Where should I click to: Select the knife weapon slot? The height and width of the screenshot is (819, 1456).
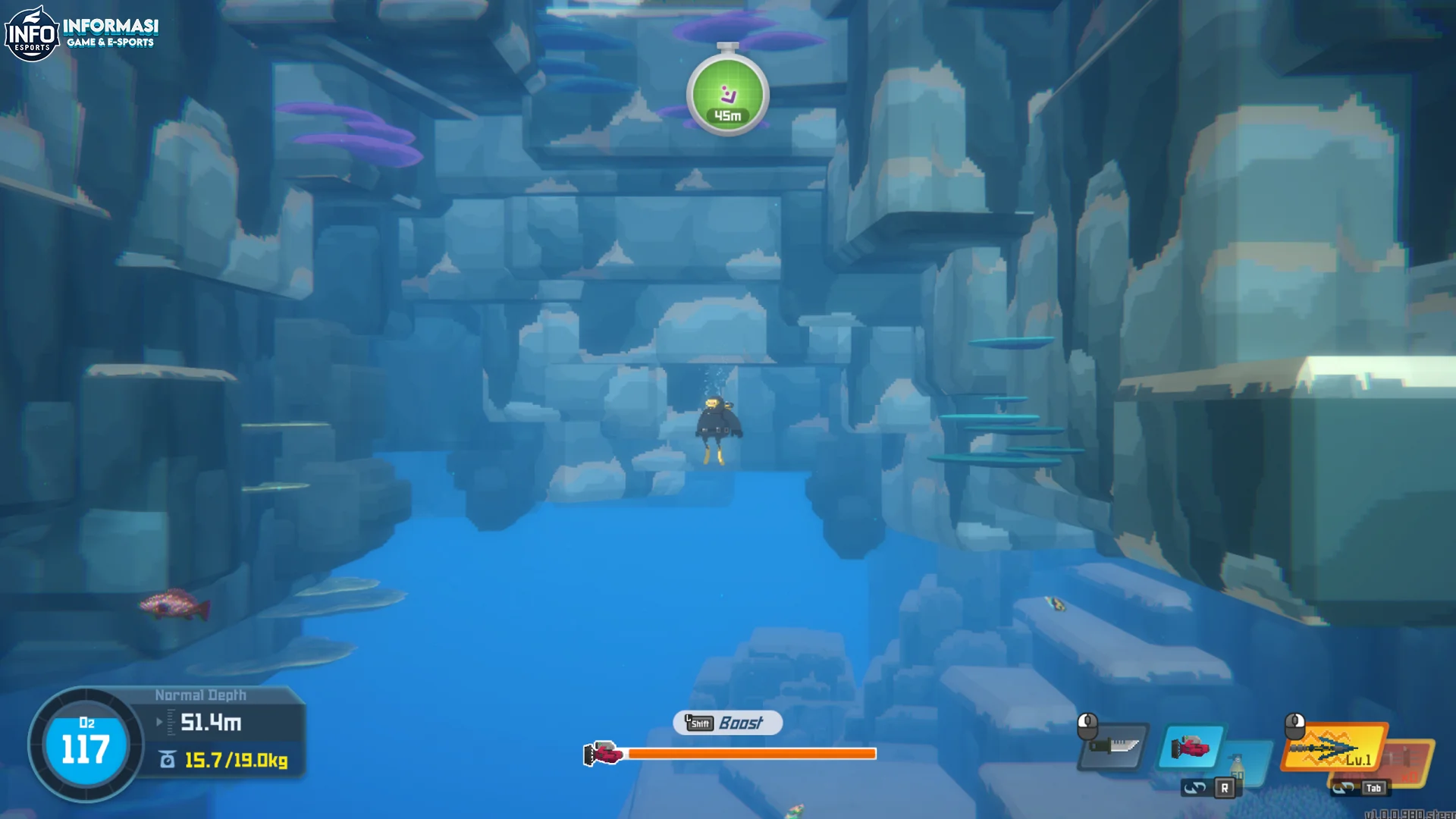click(x=1115, y=746)
